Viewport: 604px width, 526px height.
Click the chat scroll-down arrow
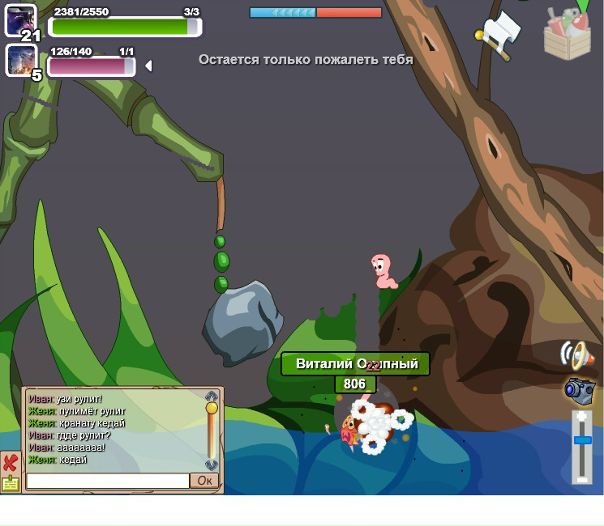click(211, 465)
